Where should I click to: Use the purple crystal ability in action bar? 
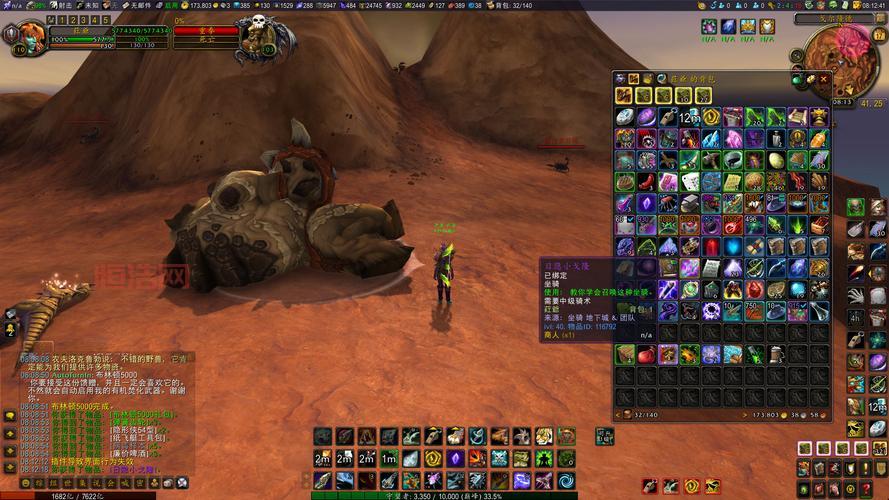point(454,458)
